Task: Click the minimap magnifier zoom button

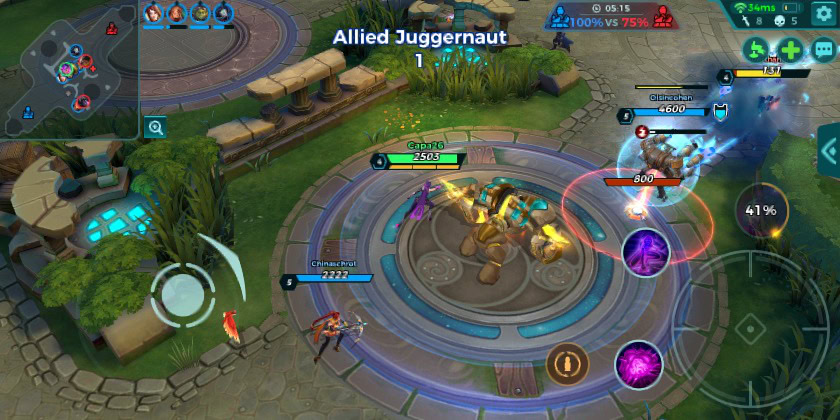Action: tap(155, 127)
